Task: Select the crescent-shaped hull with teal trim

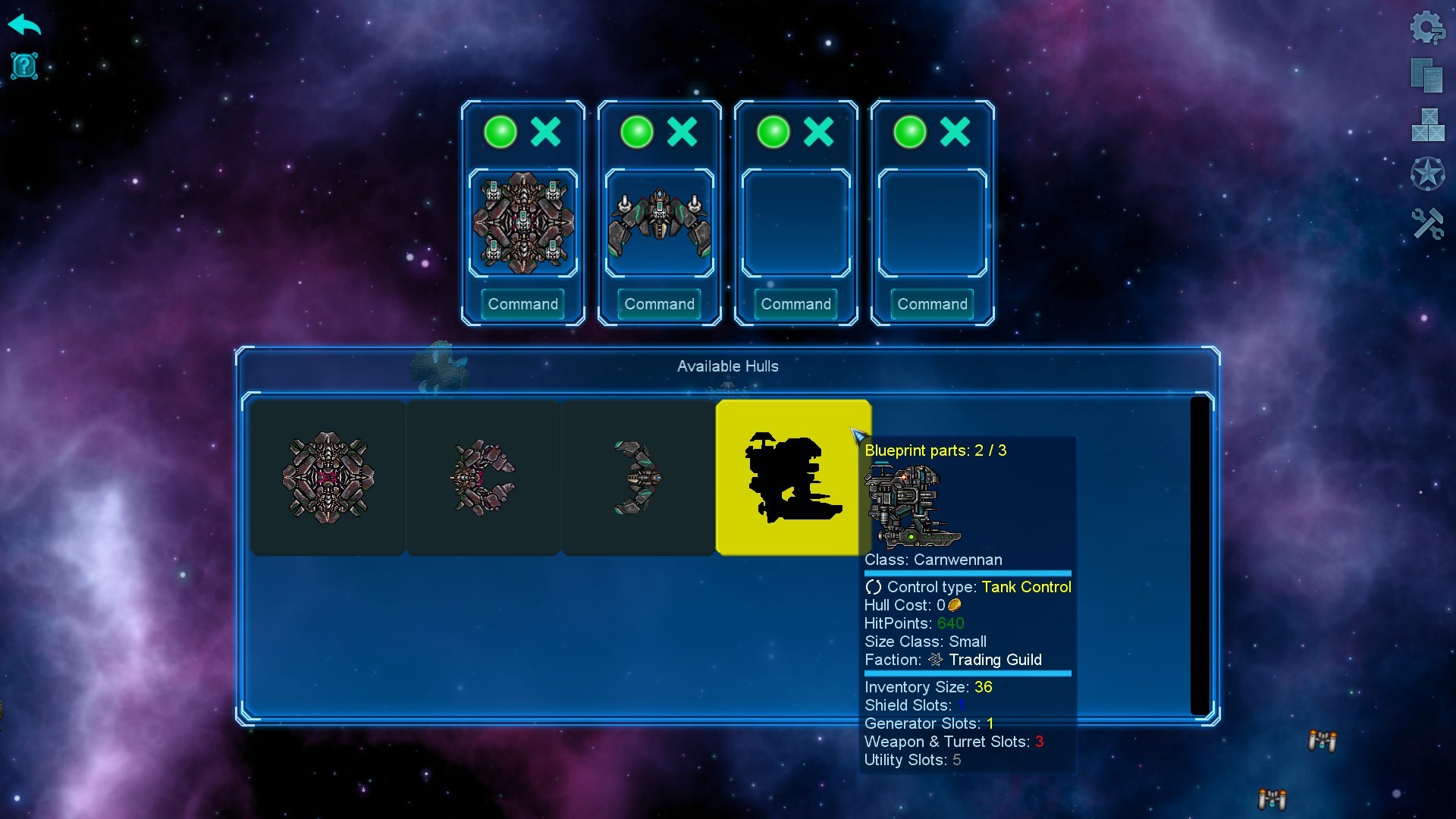Action: pos(638,478)
